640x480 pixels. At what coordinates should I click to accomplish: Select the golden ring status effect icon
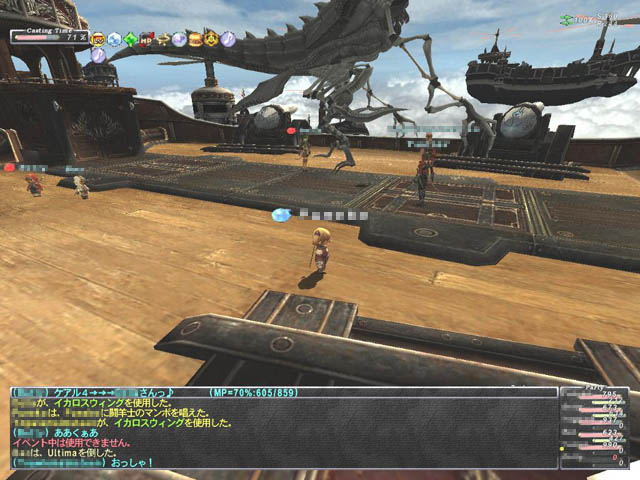coord(162,39)
